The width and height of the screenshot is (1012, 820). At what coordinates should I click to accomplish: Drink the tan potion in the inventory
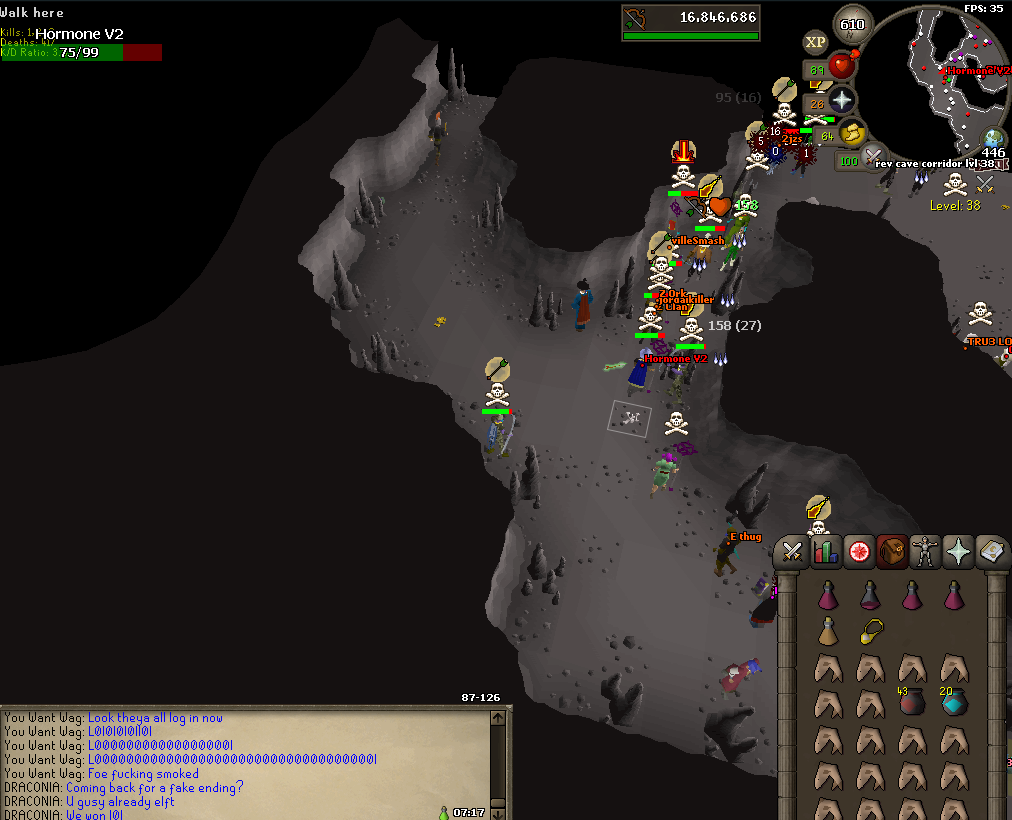click(x=828, y=631)
